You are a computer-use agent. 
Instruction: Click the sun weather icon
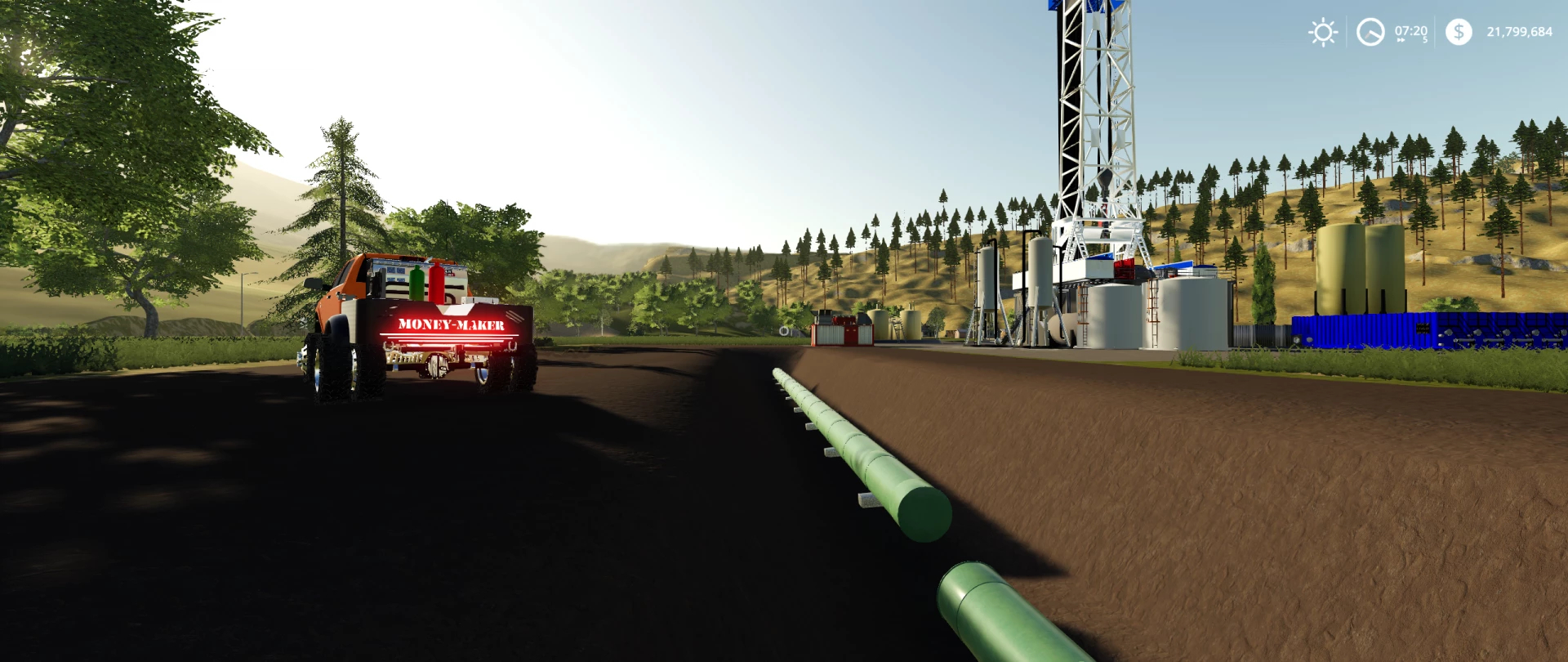(1323, 33)
